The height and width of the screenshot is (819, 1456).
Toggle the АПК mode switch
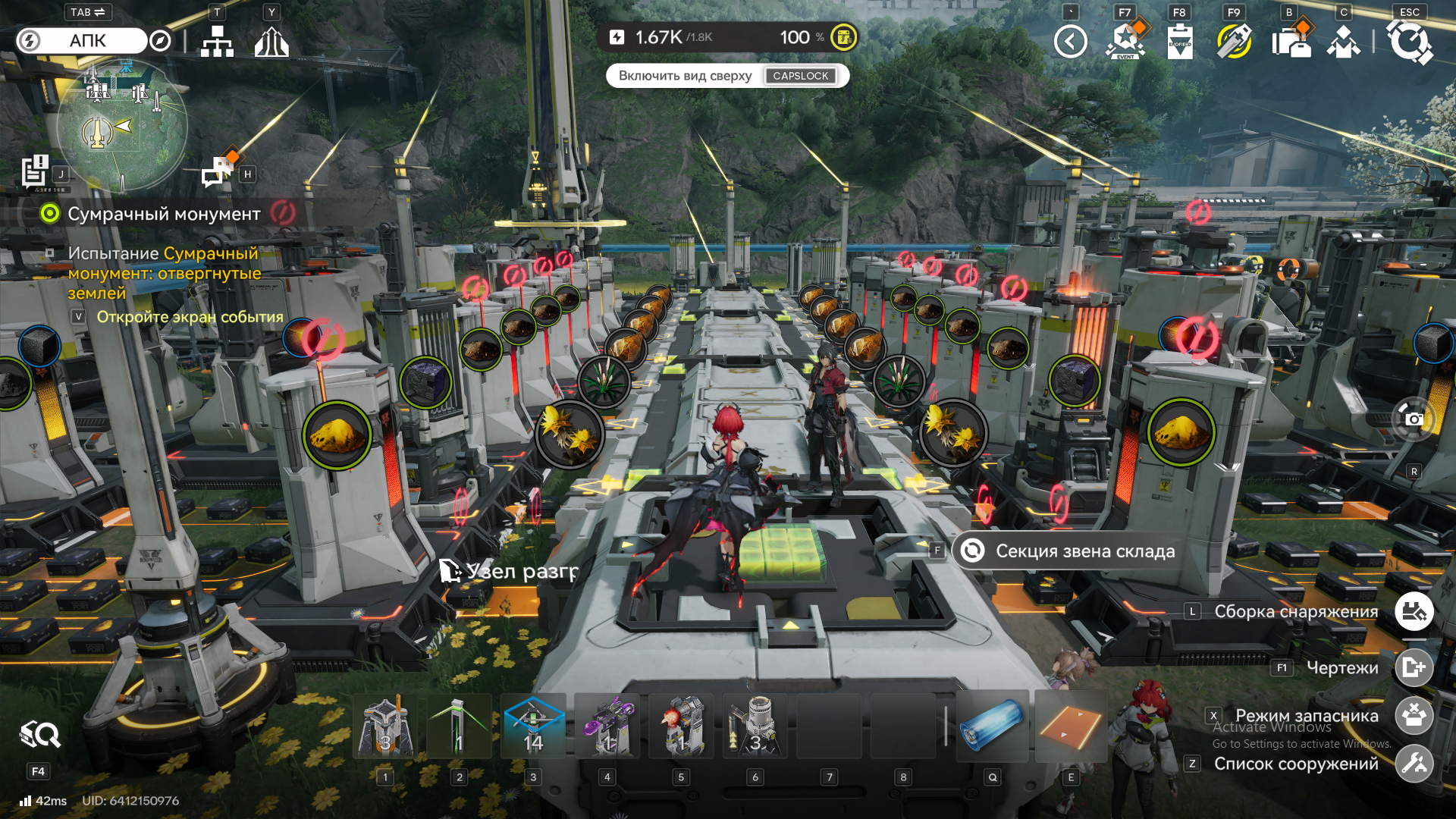pyautogui.click(x=82, y=41)
